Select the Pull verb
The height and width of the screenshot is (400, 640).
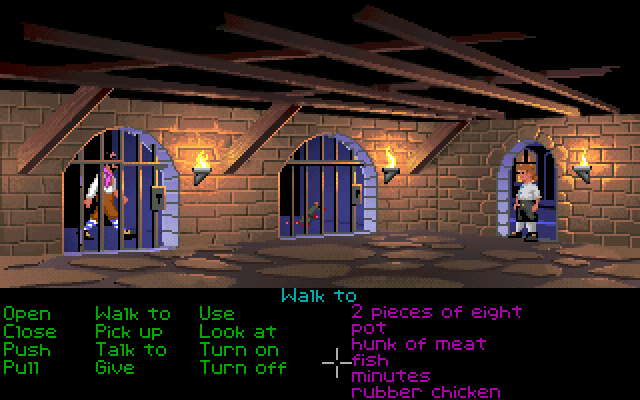pyautogui.click(x=22, y=367)
